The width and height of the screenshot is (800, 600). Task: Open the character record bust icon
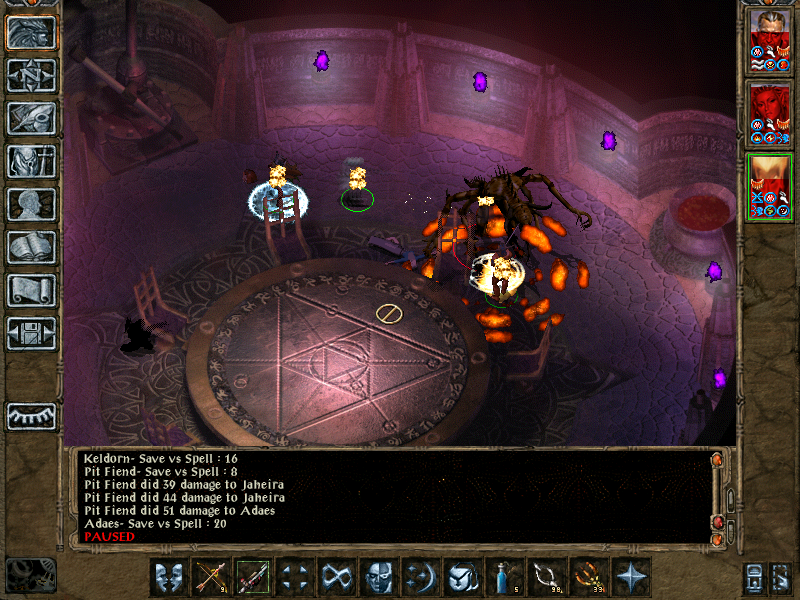point(32,204)
